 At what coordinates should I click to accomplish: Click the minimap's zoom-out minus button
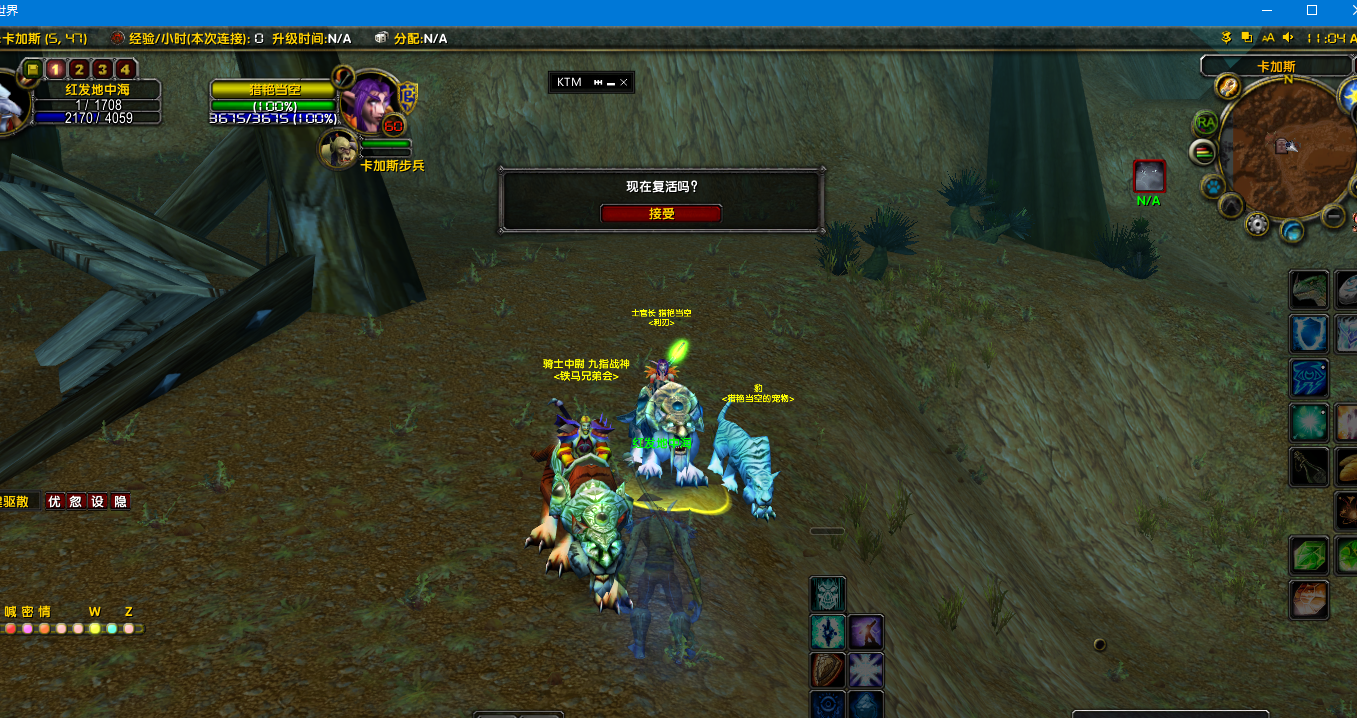tap(1333, 215)
